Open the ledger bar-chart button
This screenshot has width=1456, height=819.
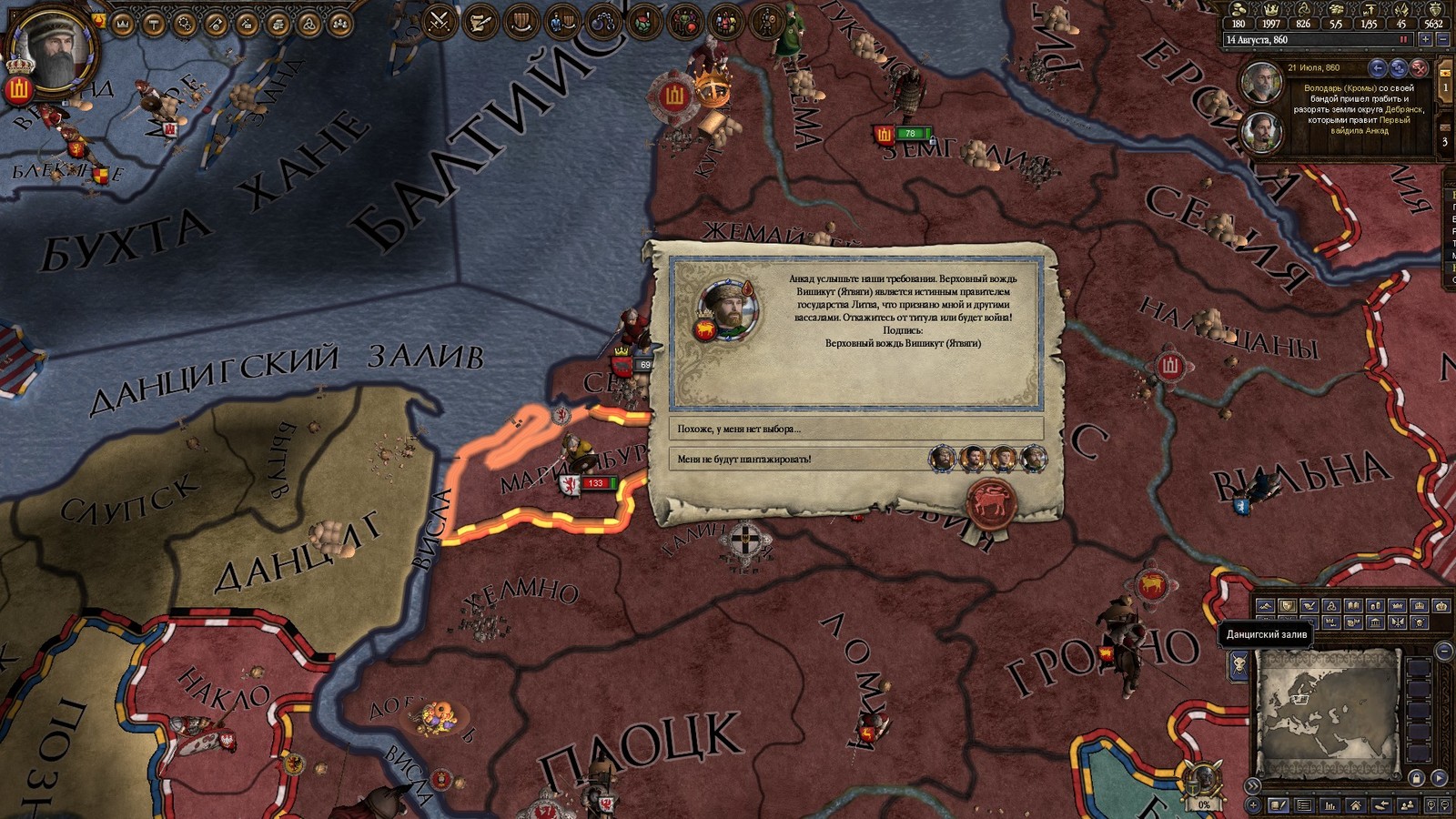[x=1330, y=805]
